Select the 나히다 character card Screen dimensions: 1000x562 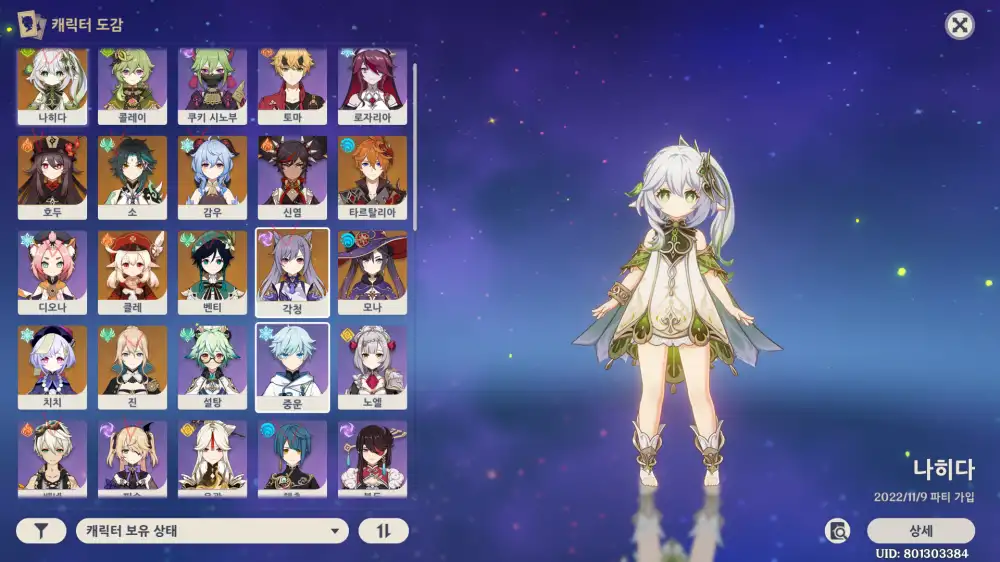pyautogui.click(x=53, y=86)
